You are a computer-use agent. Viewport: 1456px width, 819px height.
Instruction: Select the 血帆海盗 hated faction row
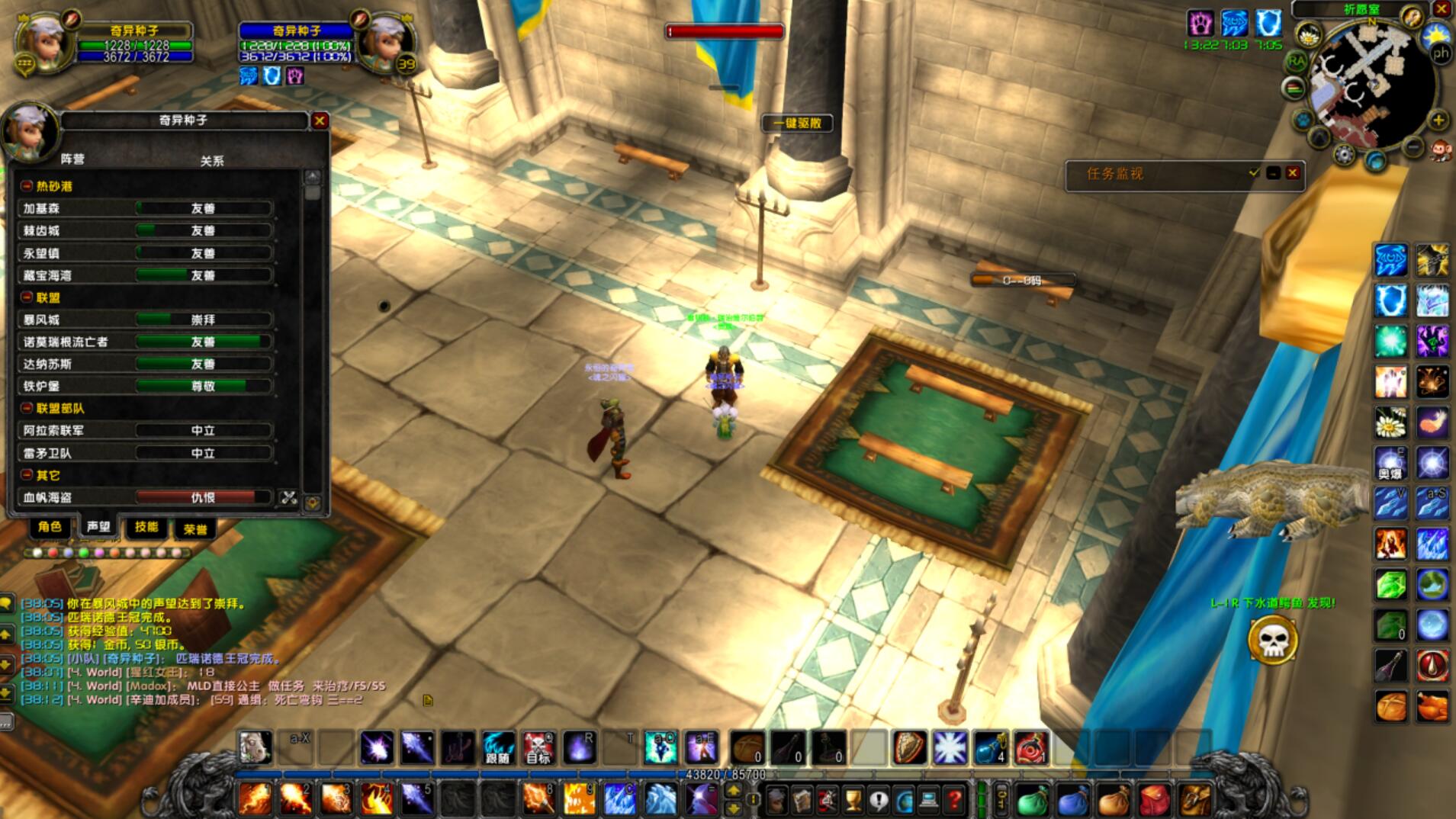click(145, 498)
